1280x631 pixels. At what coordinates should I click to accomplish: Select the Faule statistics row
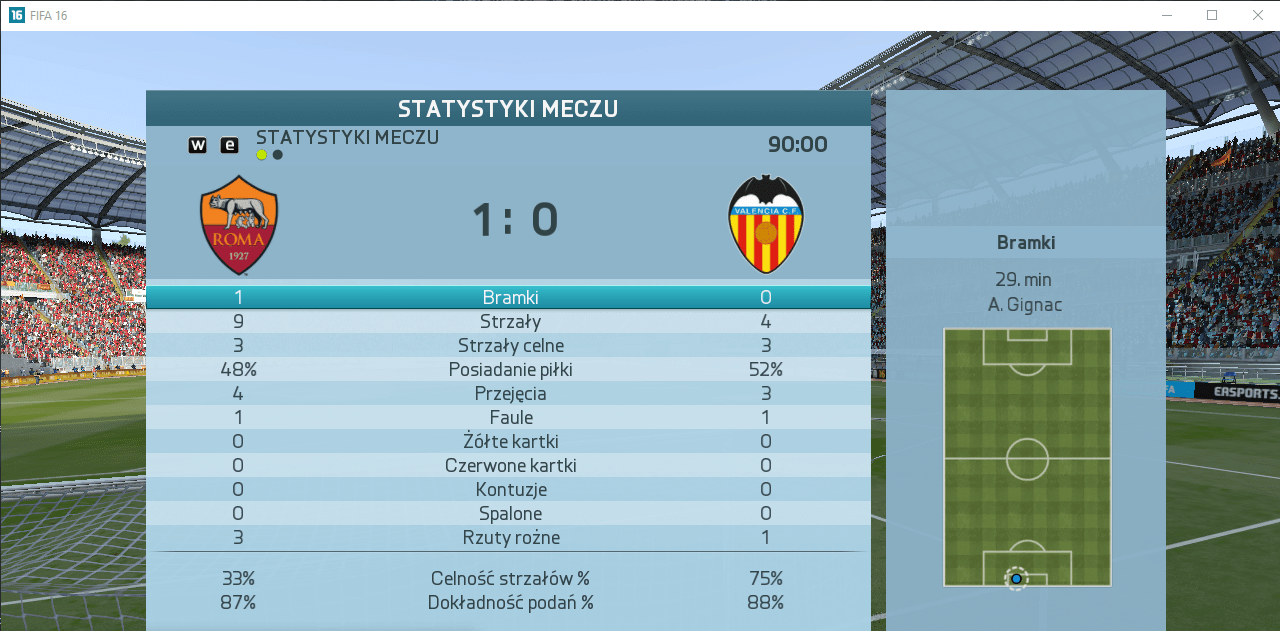coord(510,417)
